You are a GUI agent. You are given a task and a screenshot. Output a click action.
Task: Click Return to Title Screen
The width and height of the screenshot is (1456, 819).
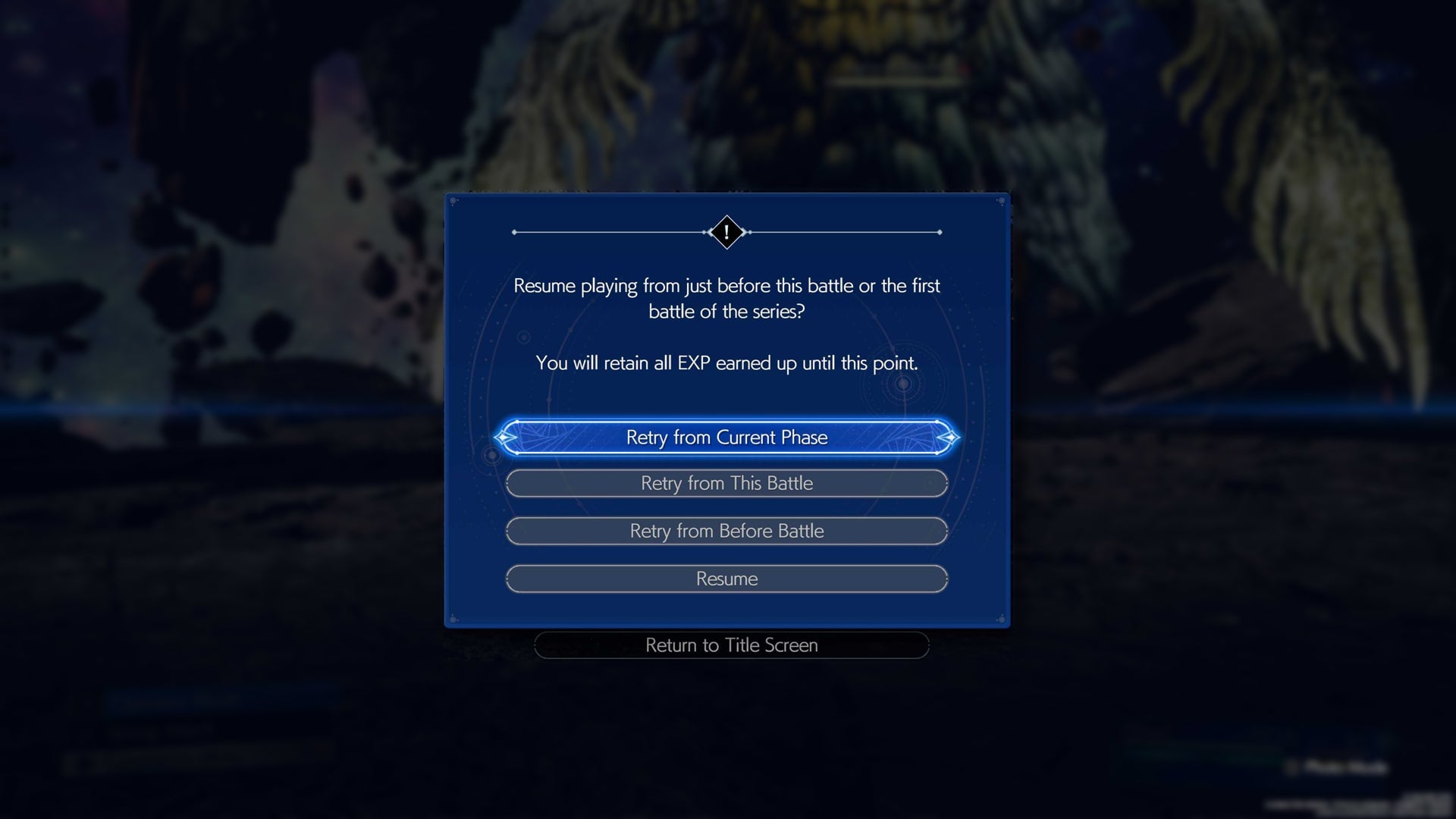point(730,645)
